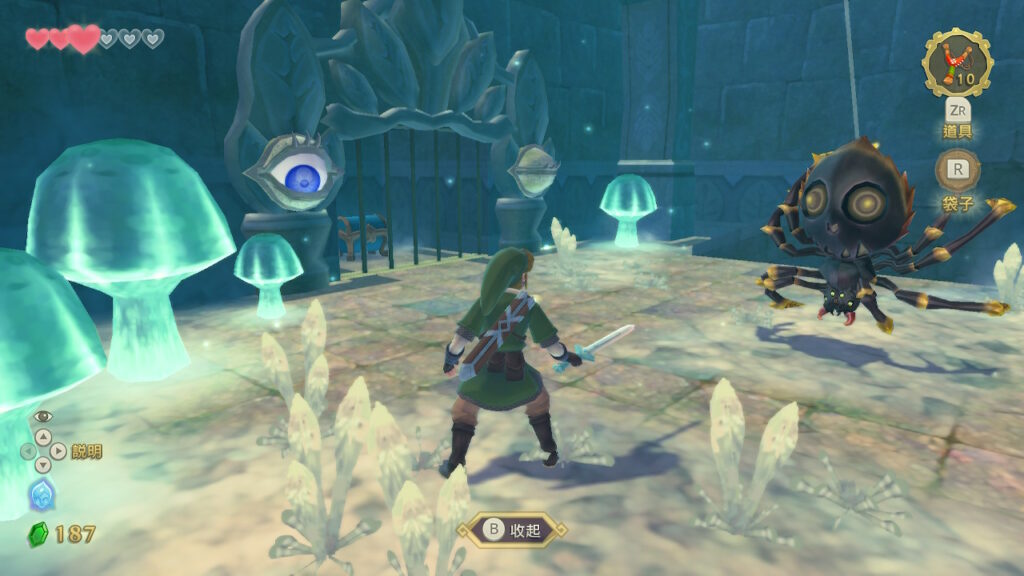The height and width of the screenshot is (576, 1024).
Task: Show the 說明 help d-pad
Action: pos(43,451)
